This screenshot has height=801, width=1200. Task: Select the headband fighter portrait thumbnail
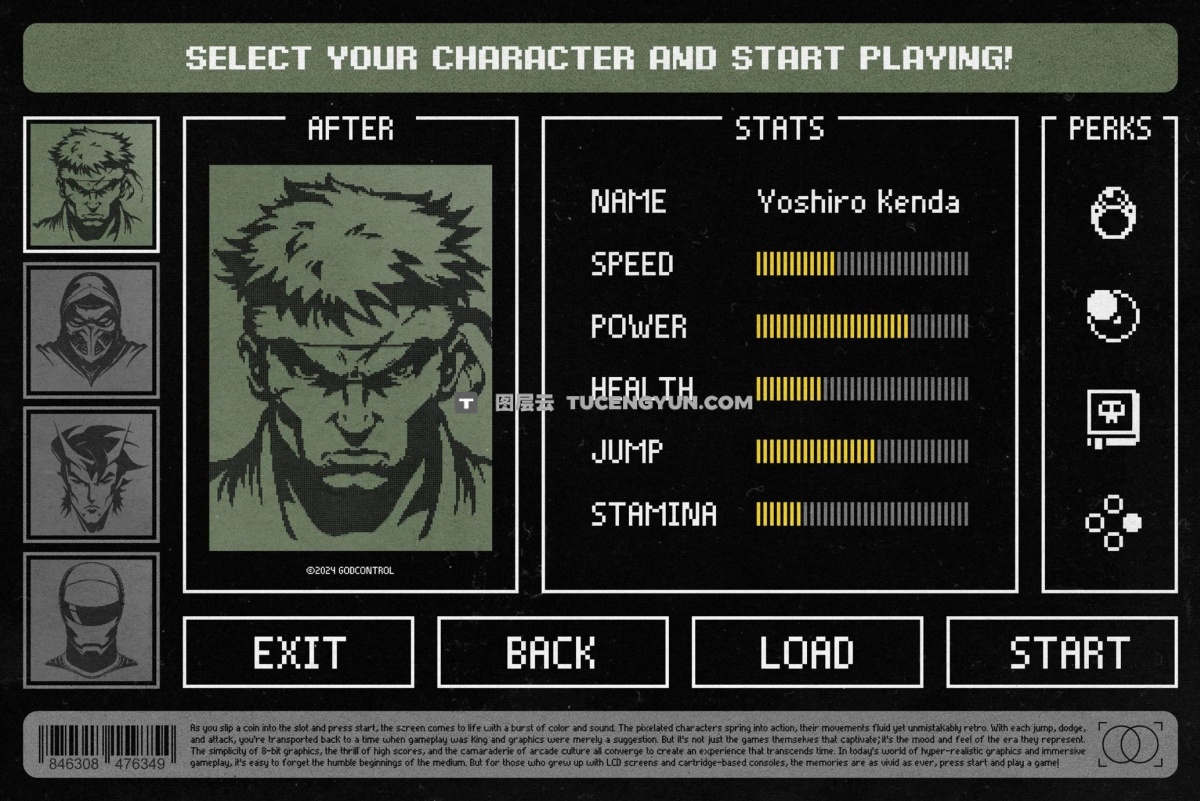[x=91, y=185]
